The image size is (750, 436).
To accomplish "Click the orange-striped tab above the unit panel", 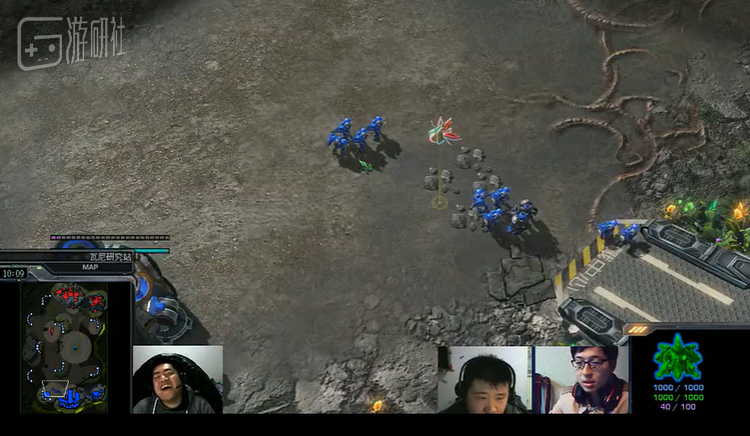I will [638, 329].
